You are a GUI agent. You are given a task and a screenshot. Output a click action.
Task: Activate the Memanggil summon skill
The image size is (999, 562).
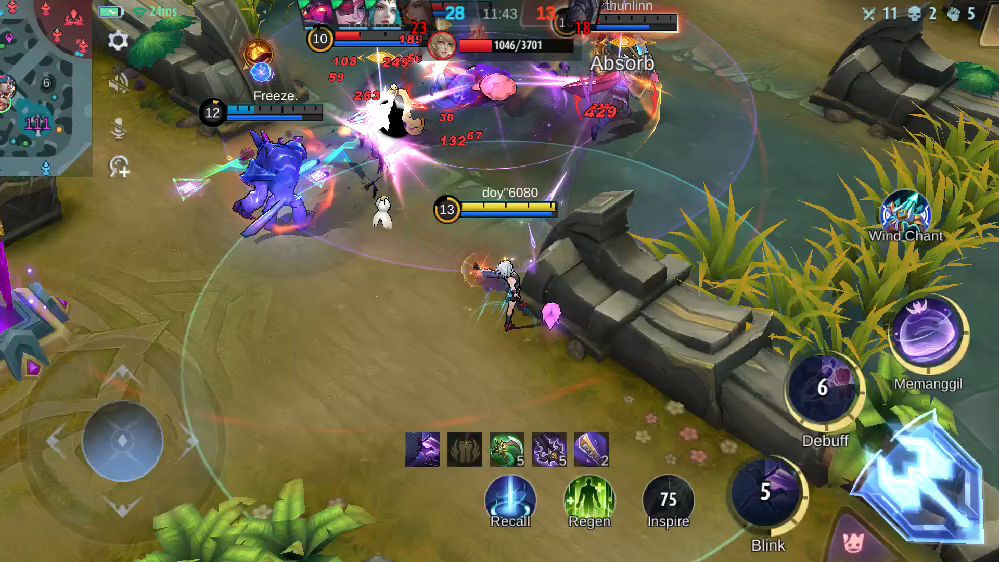(x=927, y=334)
